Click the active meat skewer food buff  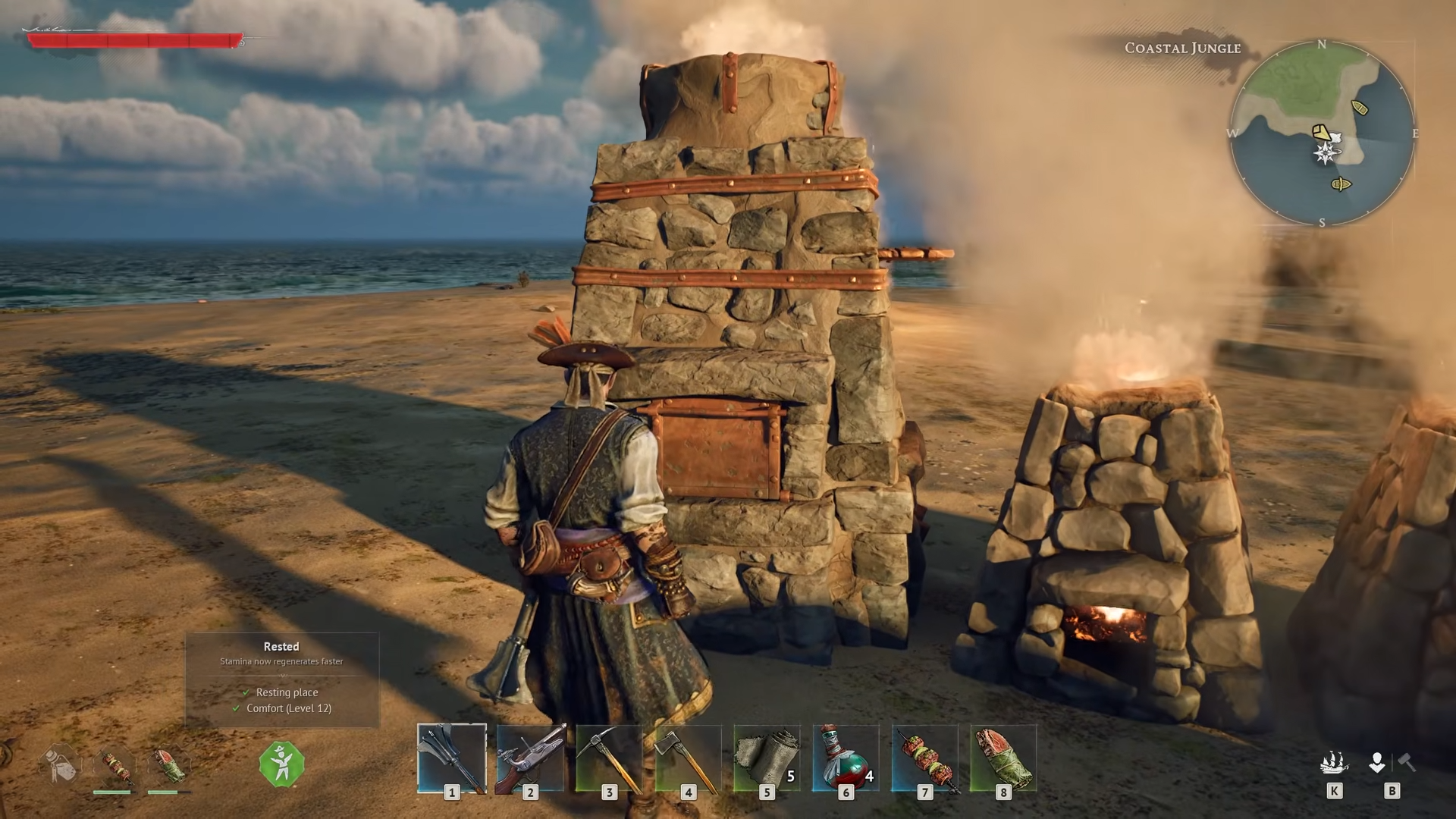point(115,766)
